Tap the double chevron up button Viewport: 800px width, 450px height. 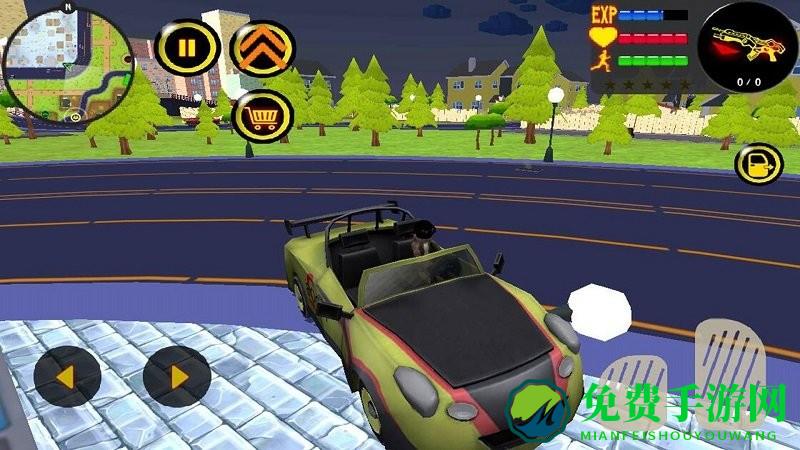263,46
